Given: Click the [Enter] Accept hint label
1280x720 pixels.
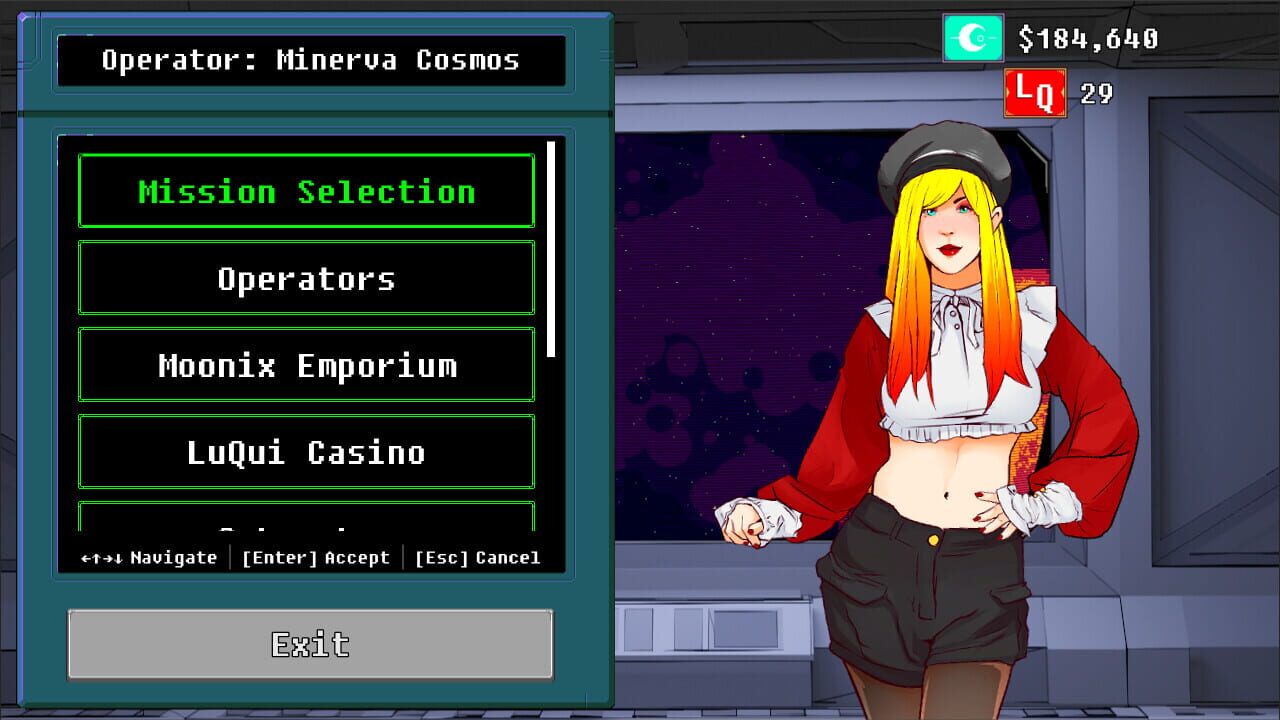Looking at the screenshot, I should coord(314,558).
